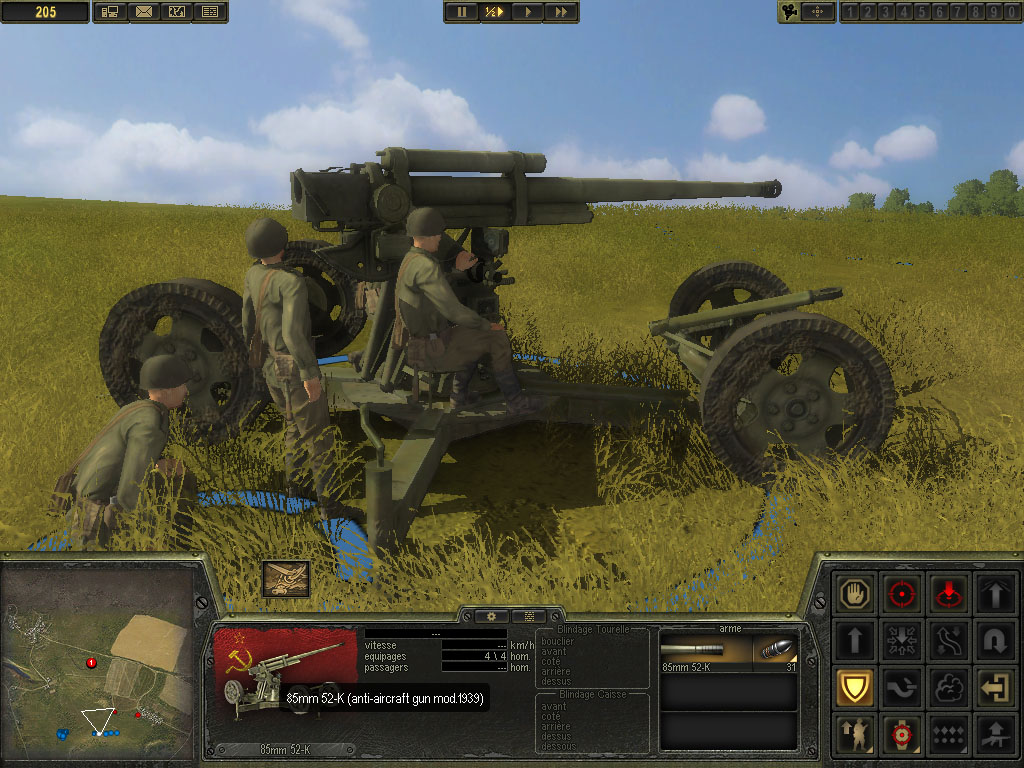Open the gear tab on unit panel
The image size is (1024, 768).
coord(492,616)
